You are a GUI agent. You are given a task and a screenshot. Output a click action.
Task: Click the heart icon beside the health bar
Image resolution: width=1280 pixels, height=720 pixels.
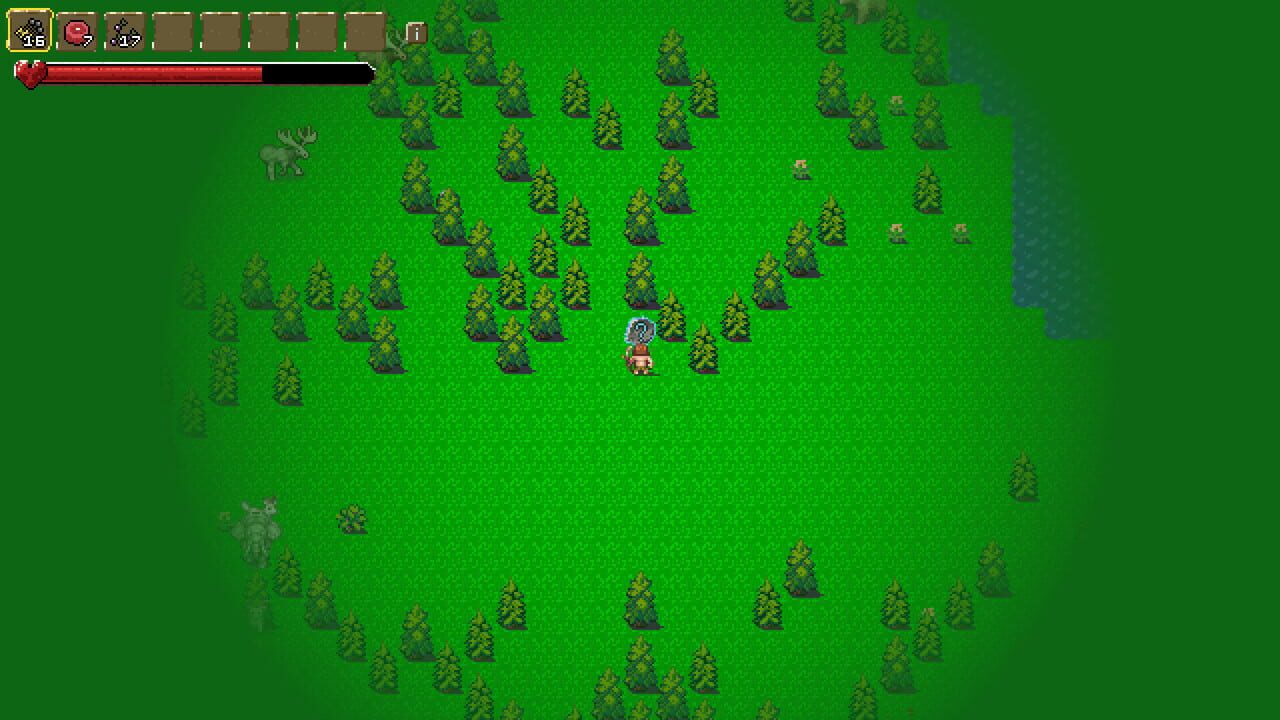29,72
